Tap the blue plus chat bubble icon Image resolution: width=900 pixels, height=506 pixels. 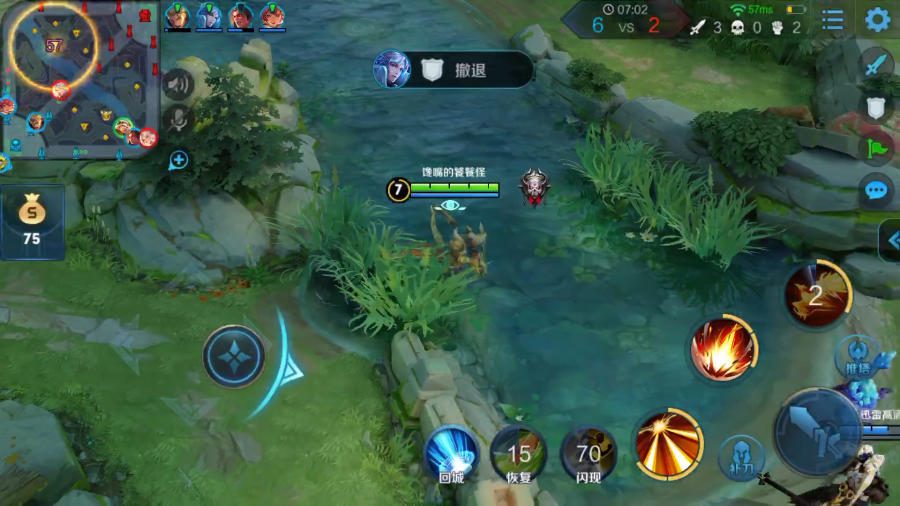click(x=178, y=160)
